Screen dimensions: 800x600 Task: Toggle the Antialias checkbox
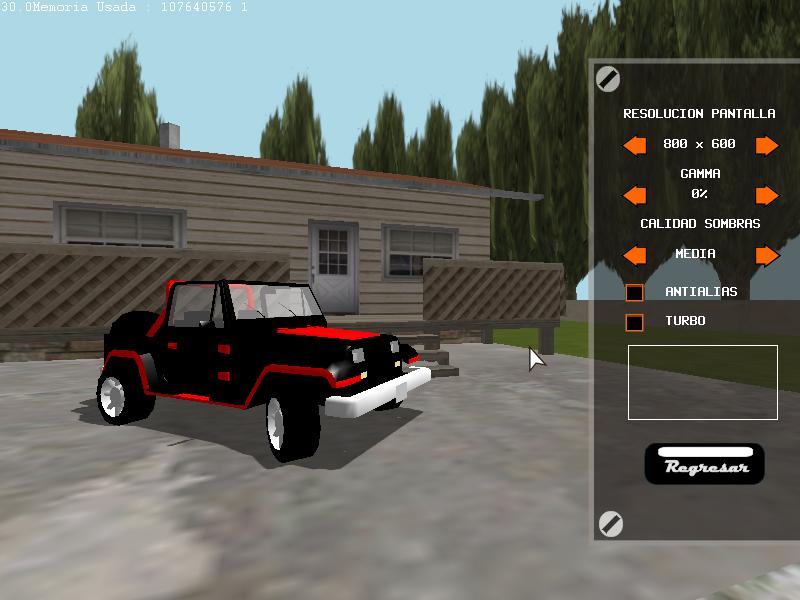coord(634,293)
